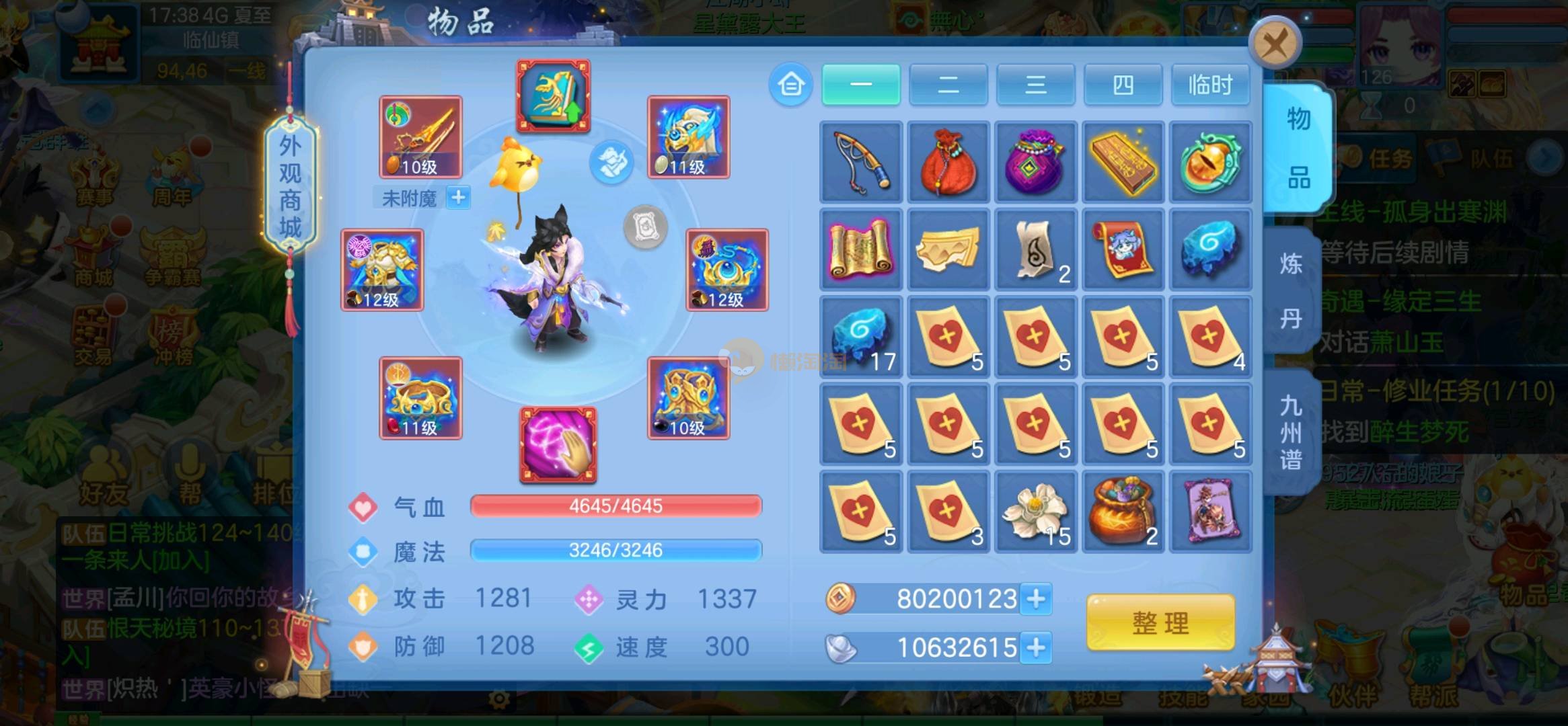Select the blue spirit stone stack of 17
This screenshot has width=1568, height=726.
click(x=861, y=337)
